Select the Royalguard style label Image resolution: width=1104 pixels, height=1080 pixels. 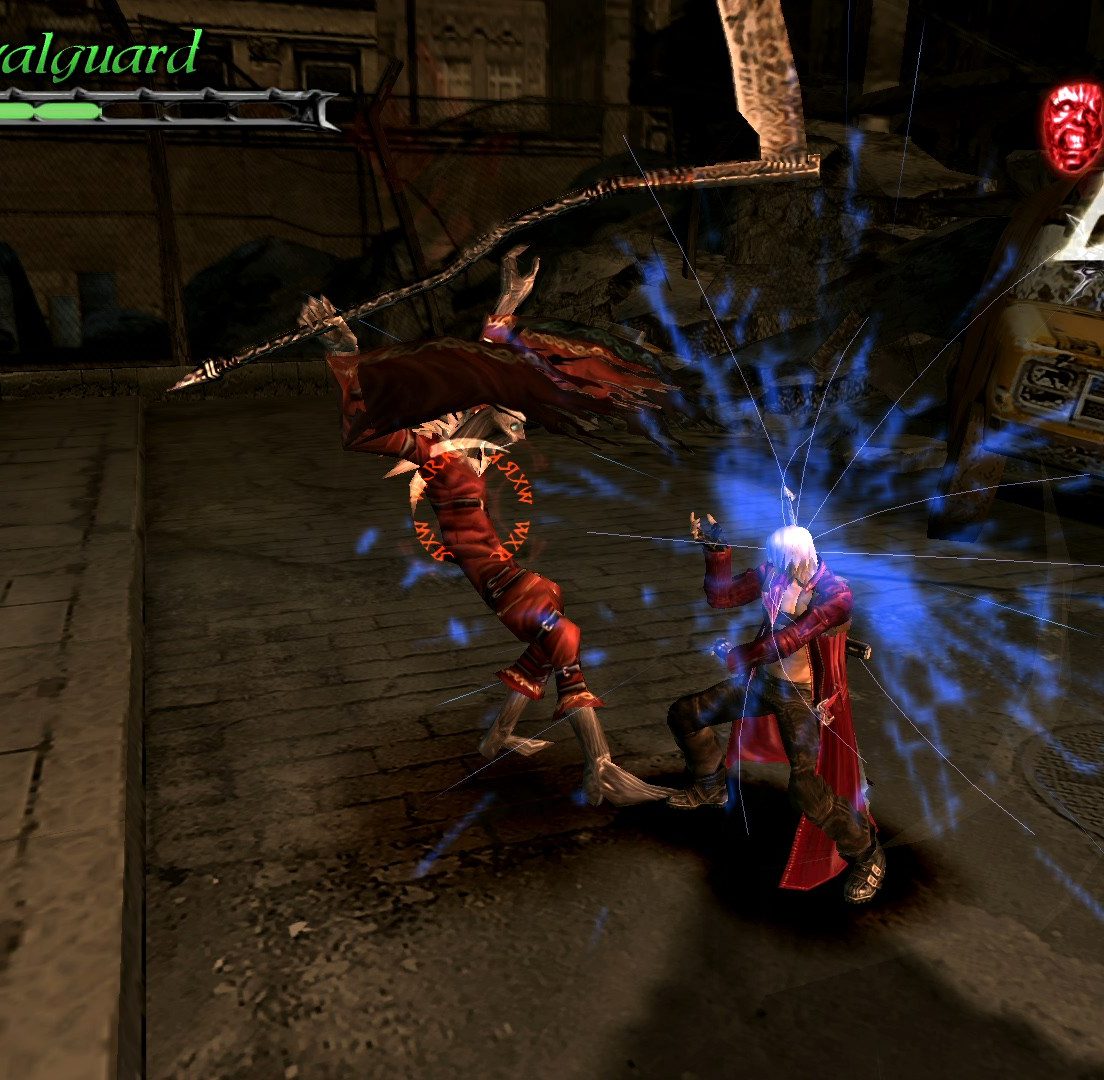(x=100, y=55)
